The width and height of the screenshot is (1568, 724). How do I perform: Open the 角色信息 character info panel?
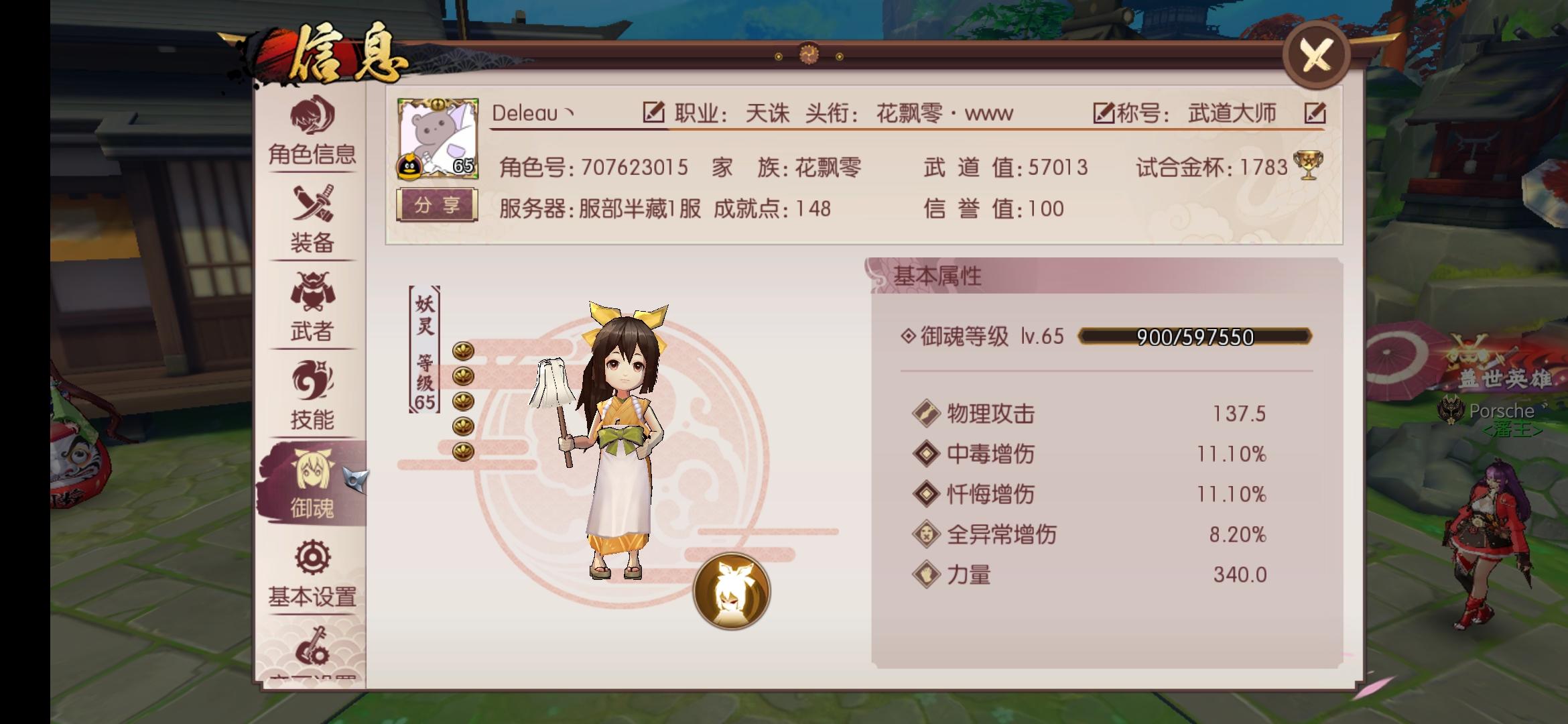pos(313,134)
